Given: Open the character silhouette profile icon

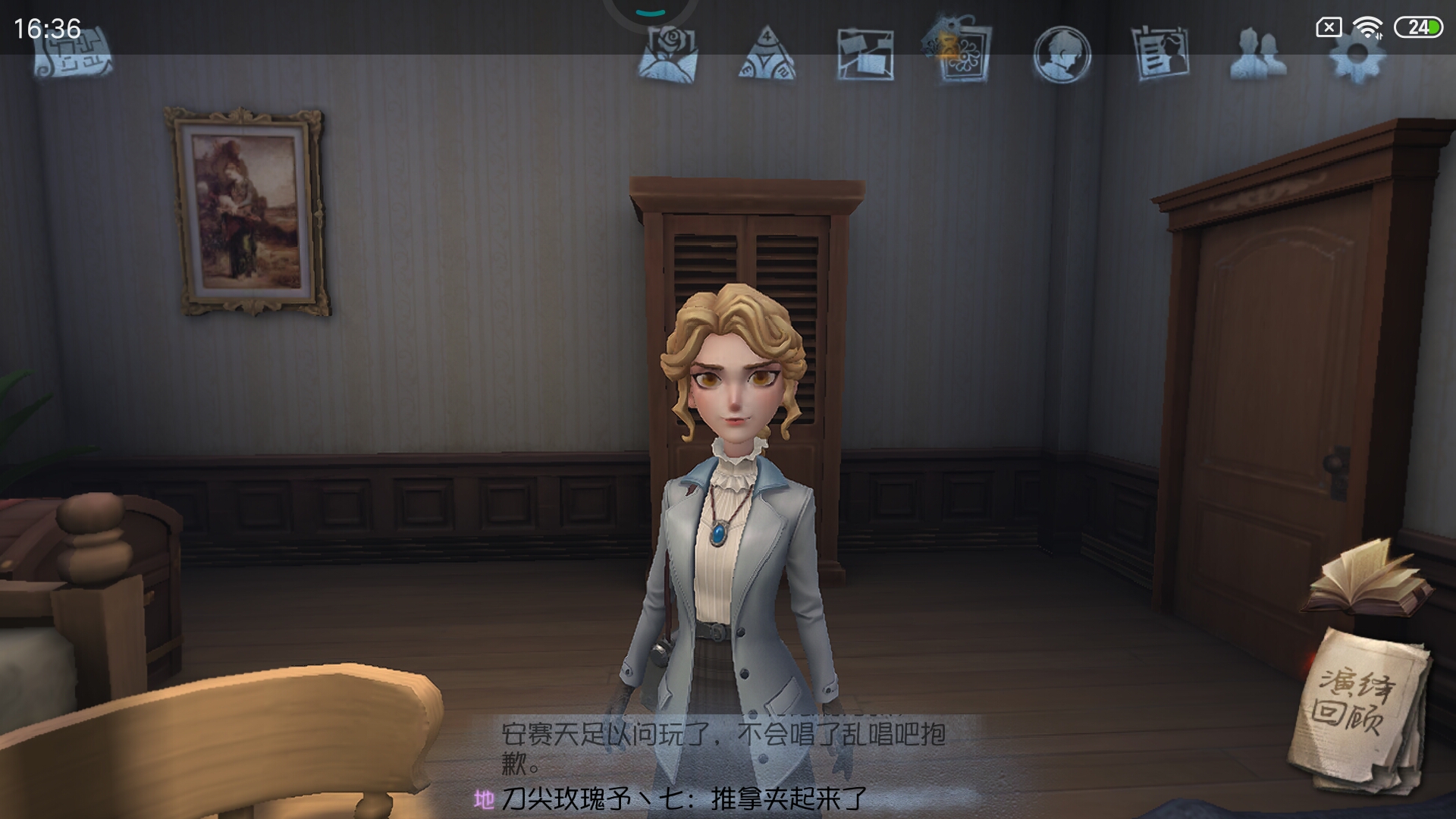Looking at the screenshot, I should [x=1062, y=55].
